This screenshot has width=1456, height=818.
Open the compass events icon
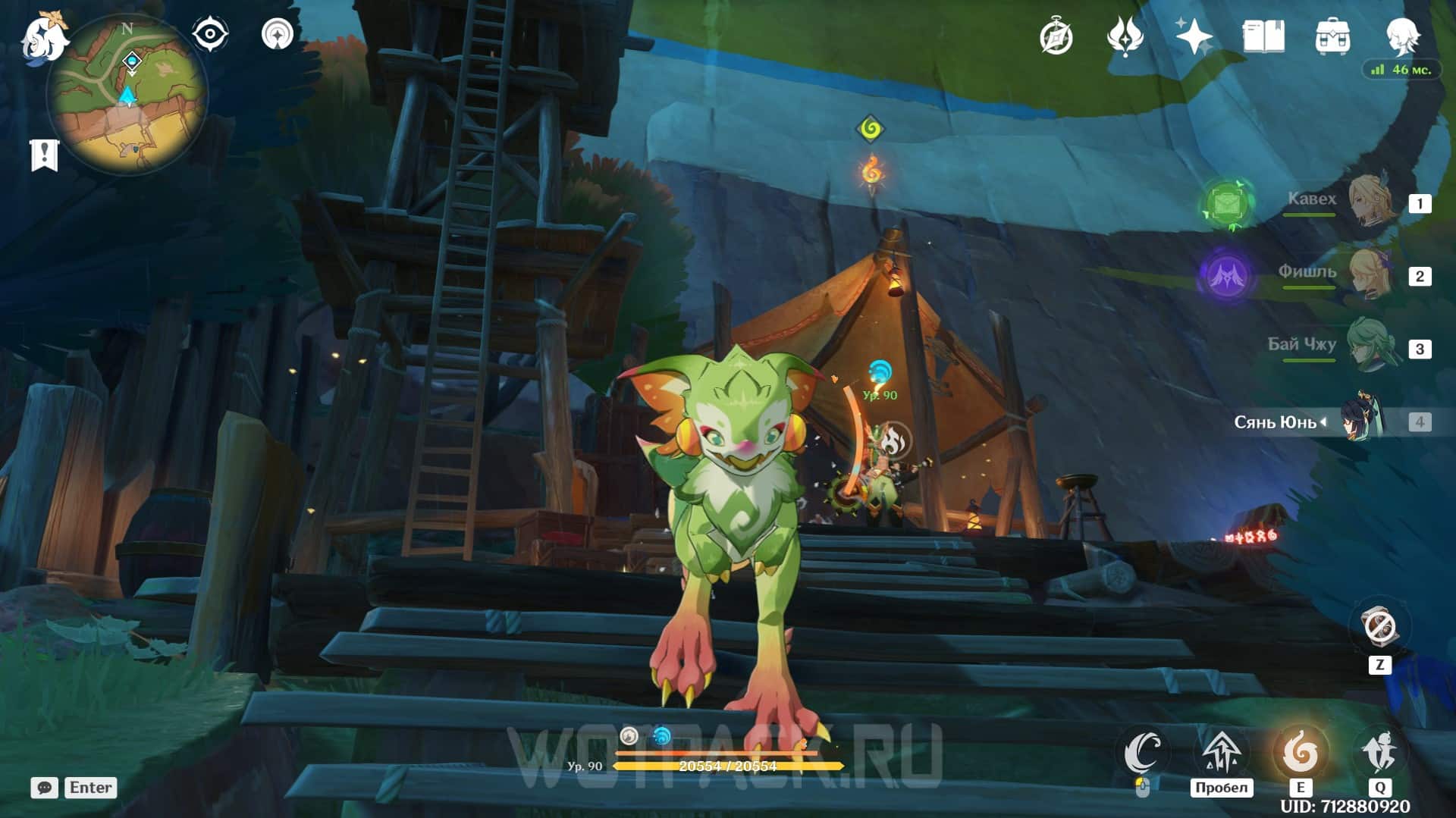pos(1056,36)
